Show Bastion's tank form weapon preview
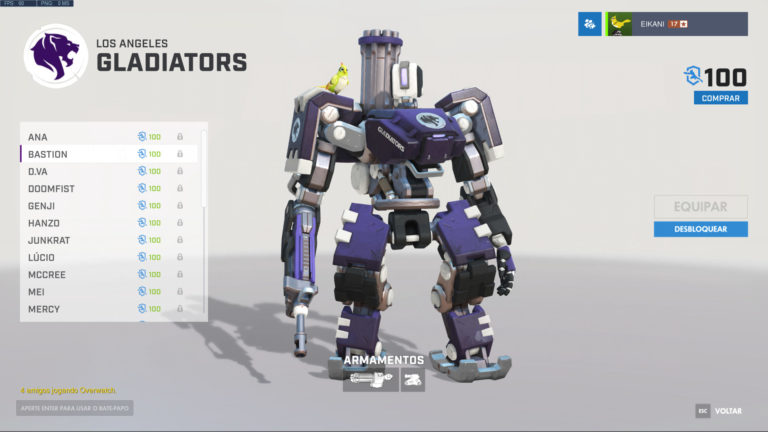Image resolution: width=768 pixels, height=432 pixels. (x=413, y=380)
